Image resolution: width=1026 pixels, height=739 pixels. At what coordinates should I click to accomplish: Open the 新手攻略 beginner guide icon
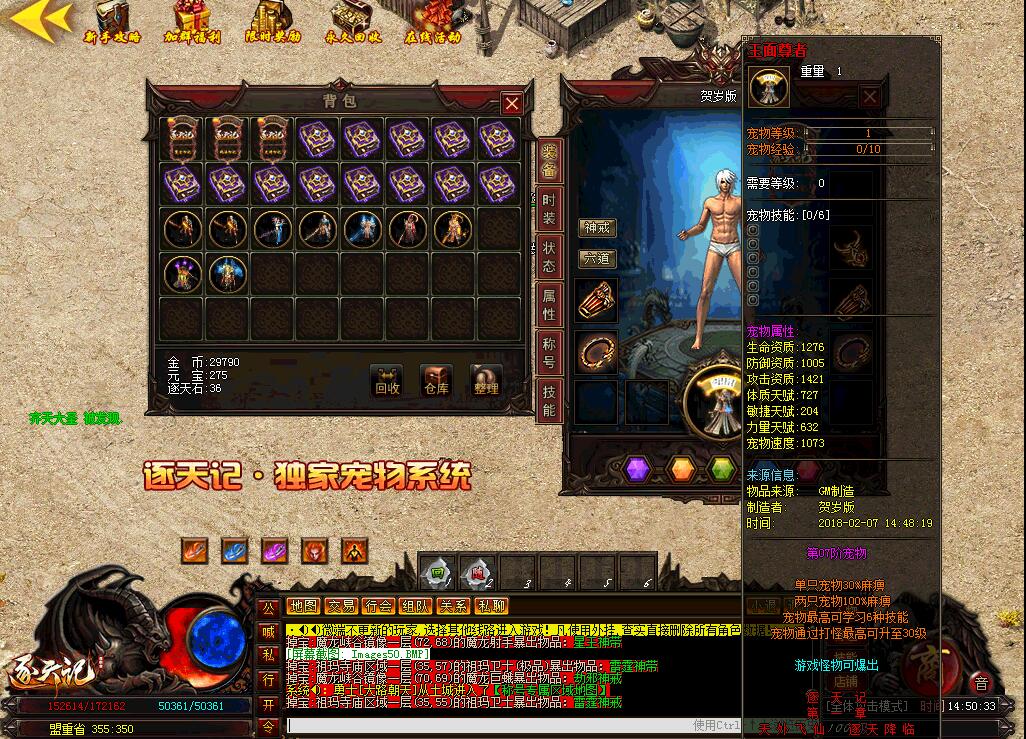click(112, 22)
